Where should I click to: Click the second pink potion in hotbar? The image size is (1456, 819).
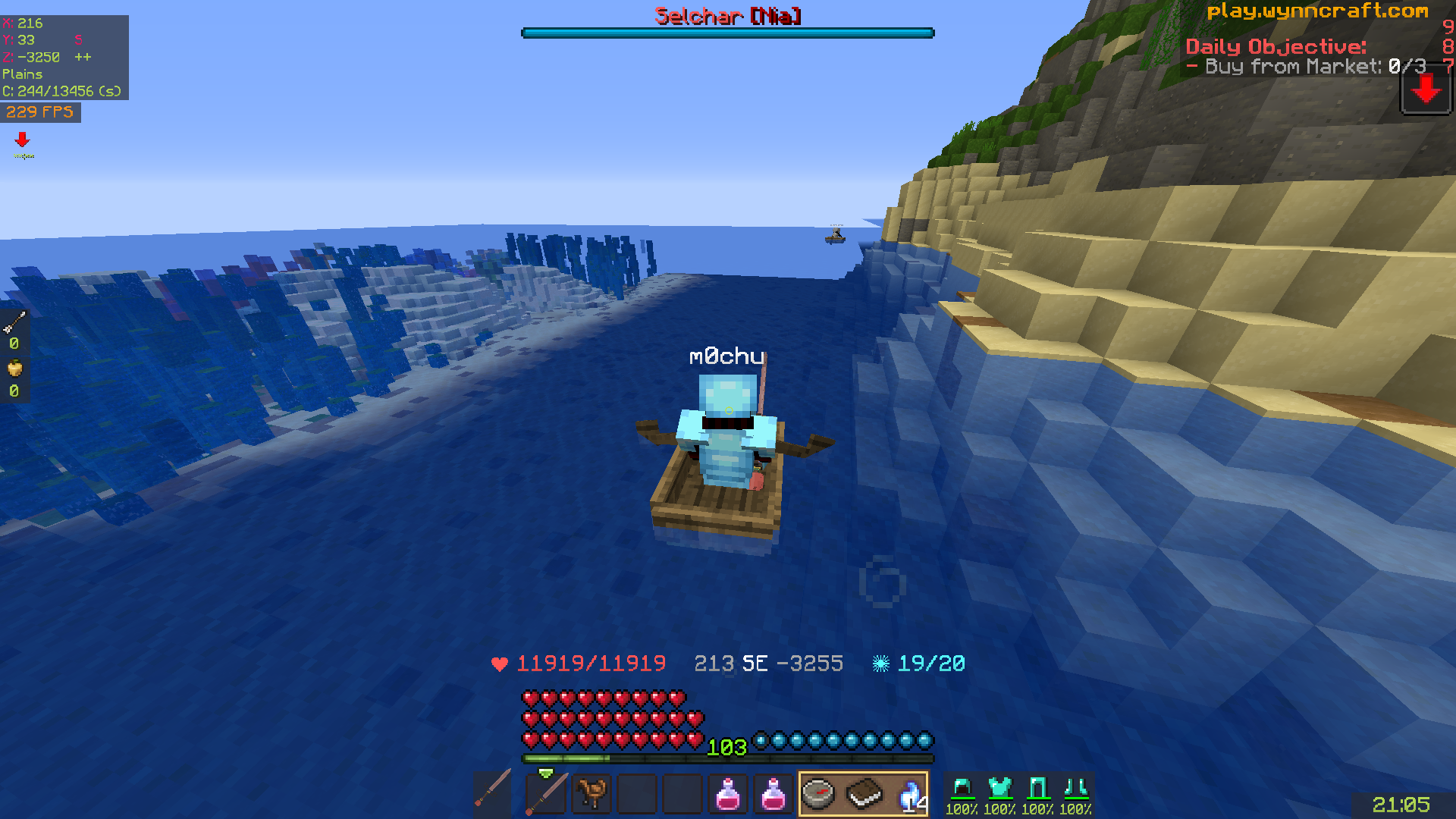pyautogui.click(x=773, y=793)
